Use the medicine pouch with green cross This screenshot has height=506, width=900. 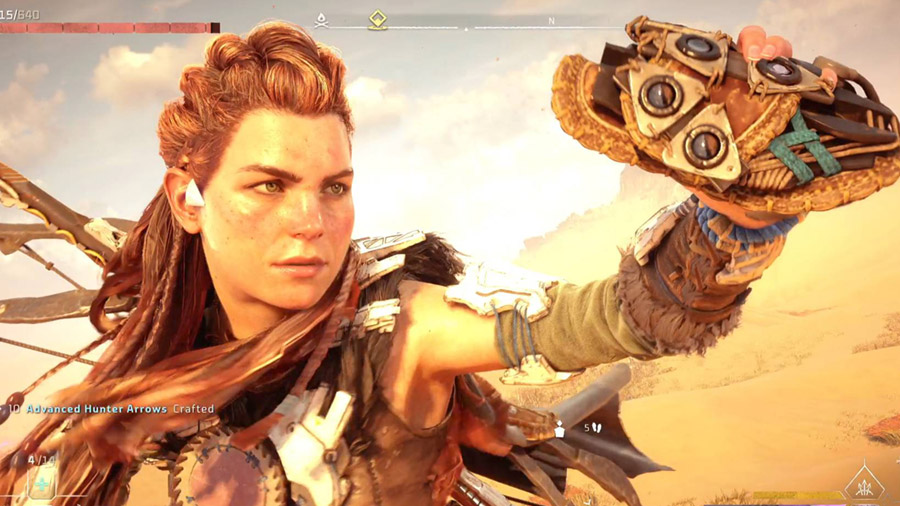(43, 483)
